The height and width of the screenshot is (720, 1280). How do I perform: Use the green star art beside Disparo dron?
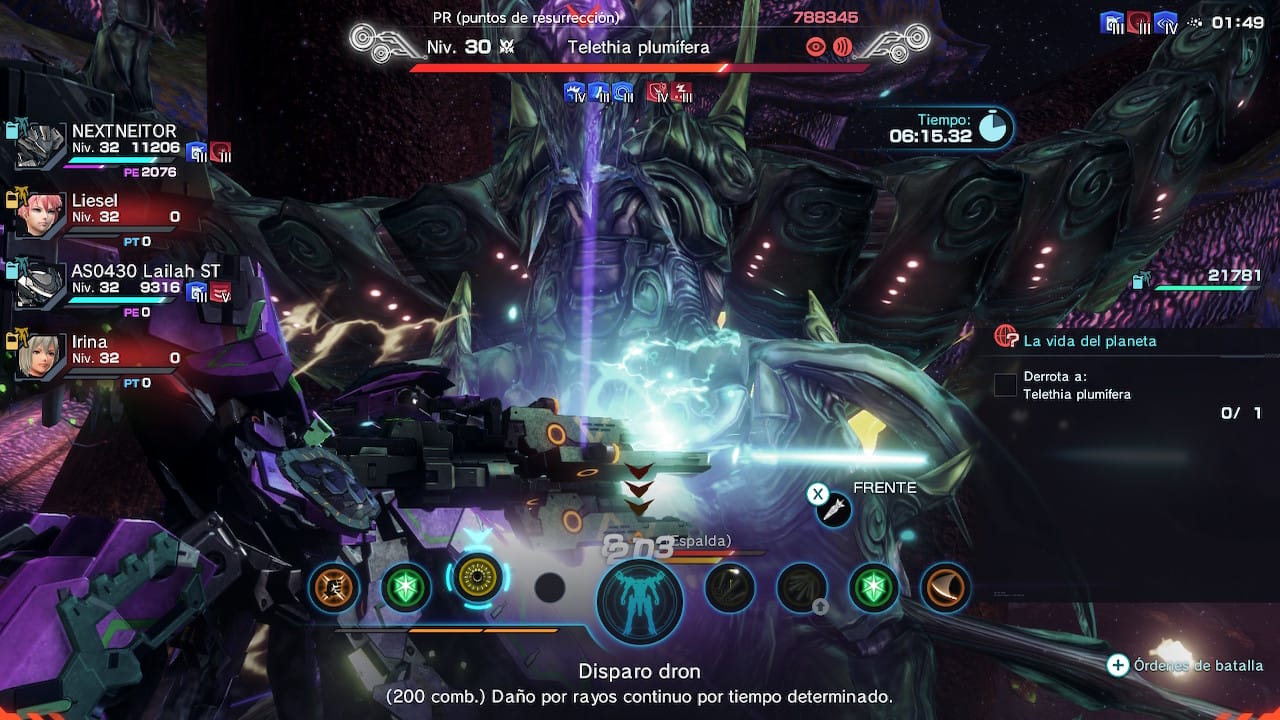point(406,588)
